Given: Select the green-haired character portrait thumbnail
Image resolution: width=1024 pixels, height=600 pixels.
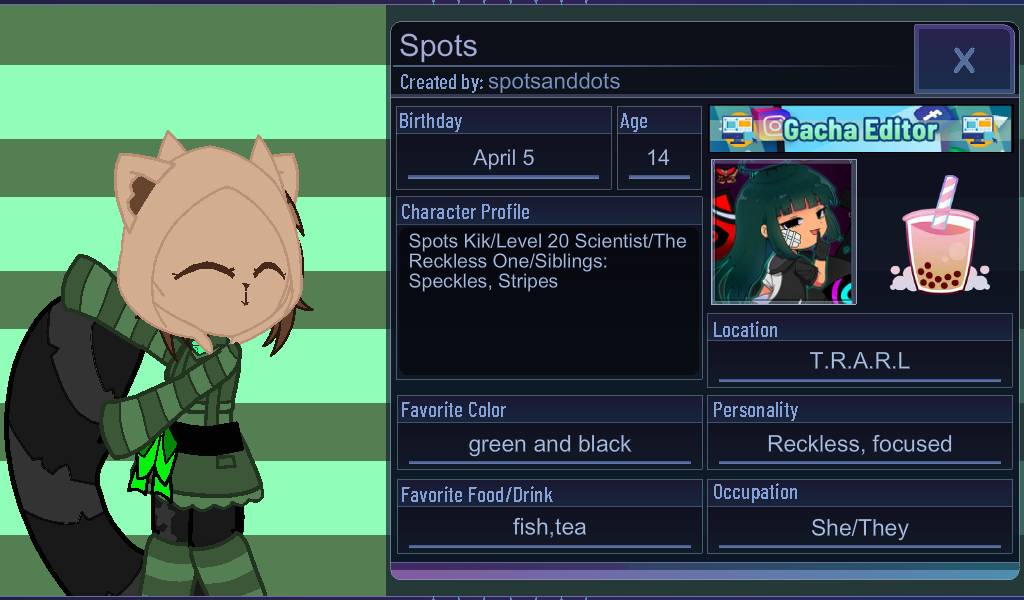Looking at the screenshot, I should 783,232.
